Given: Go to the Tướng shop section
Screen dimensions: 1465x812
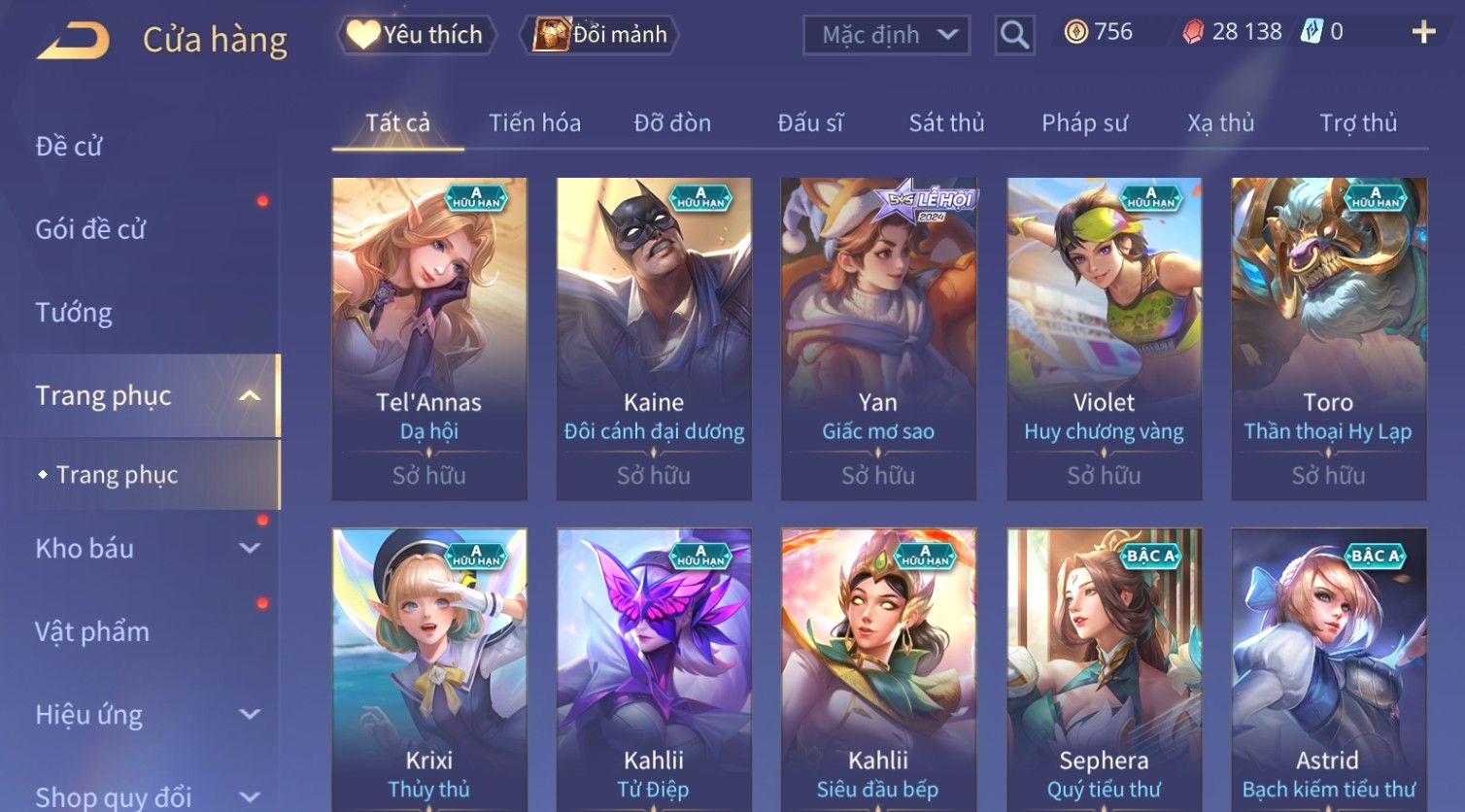Looking at the screenshot, I should [x=74, y=313].
